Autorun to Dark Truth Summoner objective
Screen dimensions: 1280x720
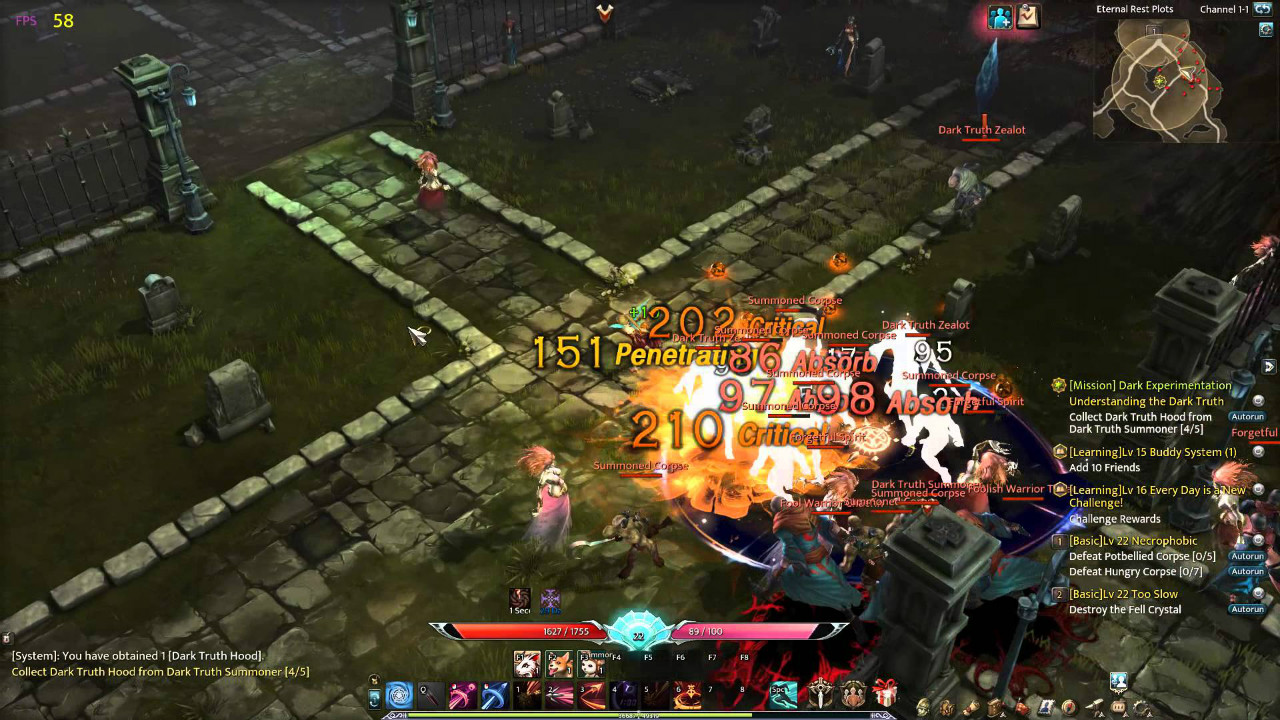(x=1247, y=416)
